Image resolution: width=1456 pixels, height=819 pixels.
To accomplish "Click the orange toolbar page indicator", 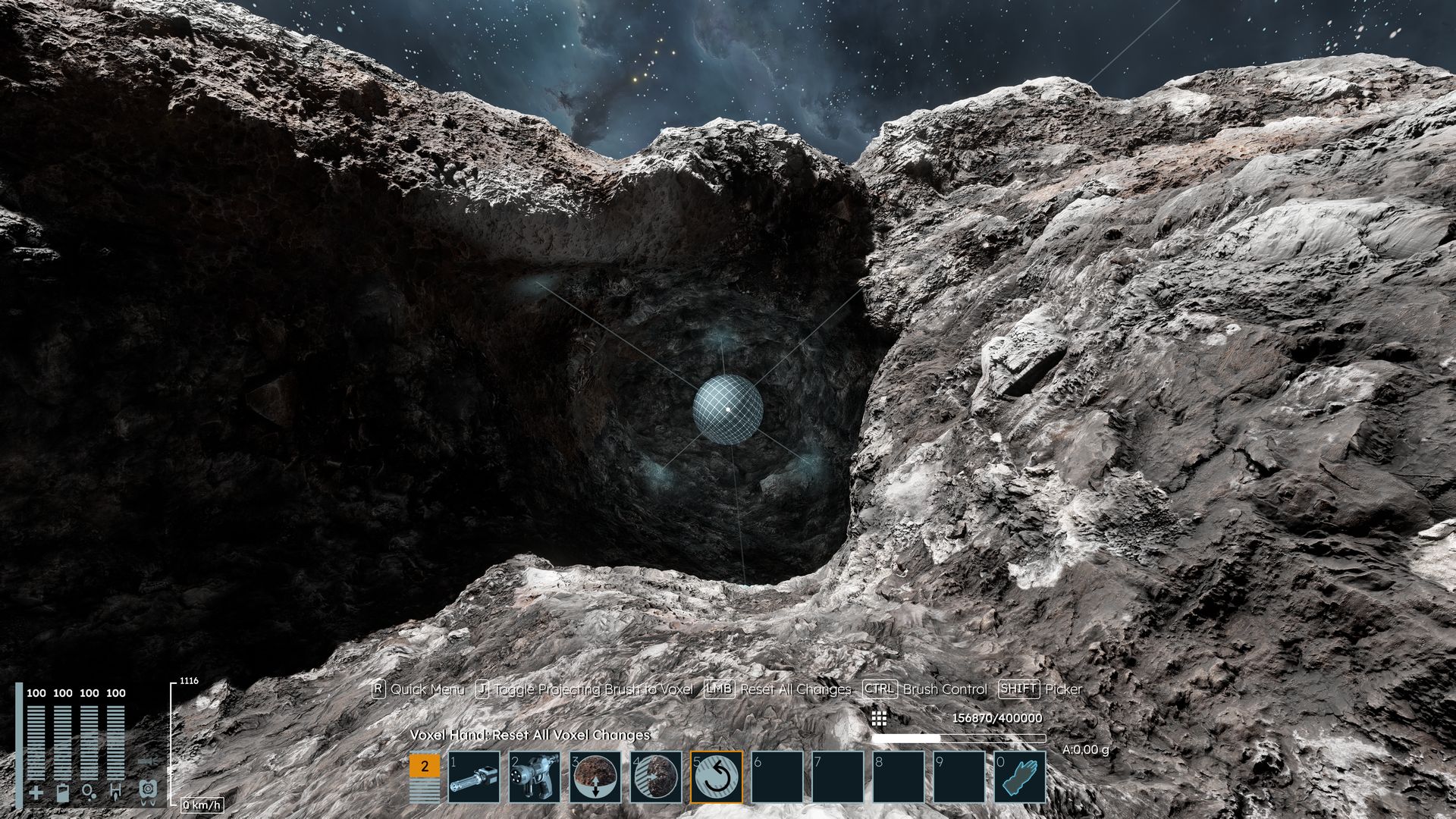I will tap(424, 767).
